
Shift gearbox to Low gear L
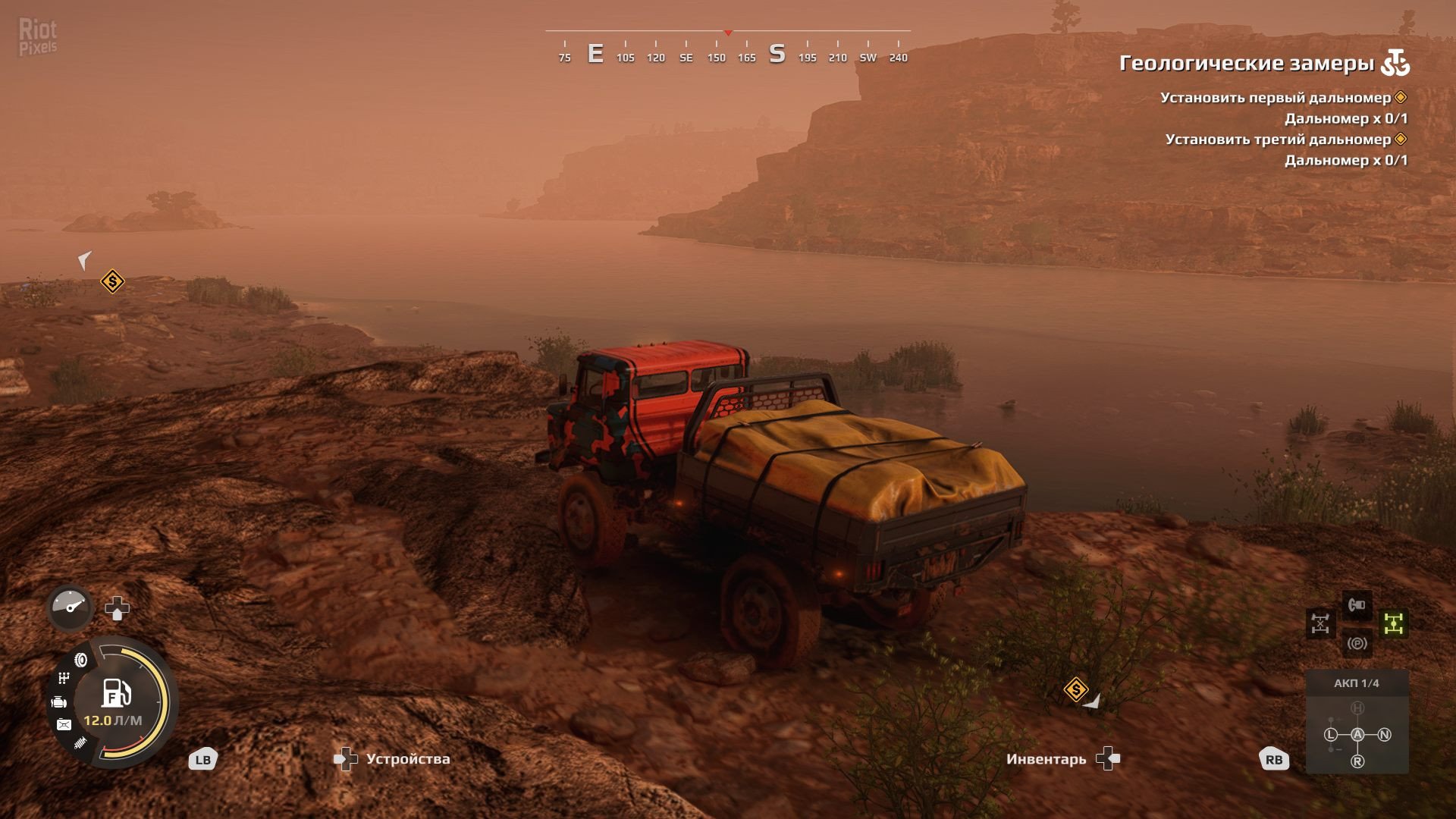[x=1331, y=735]
